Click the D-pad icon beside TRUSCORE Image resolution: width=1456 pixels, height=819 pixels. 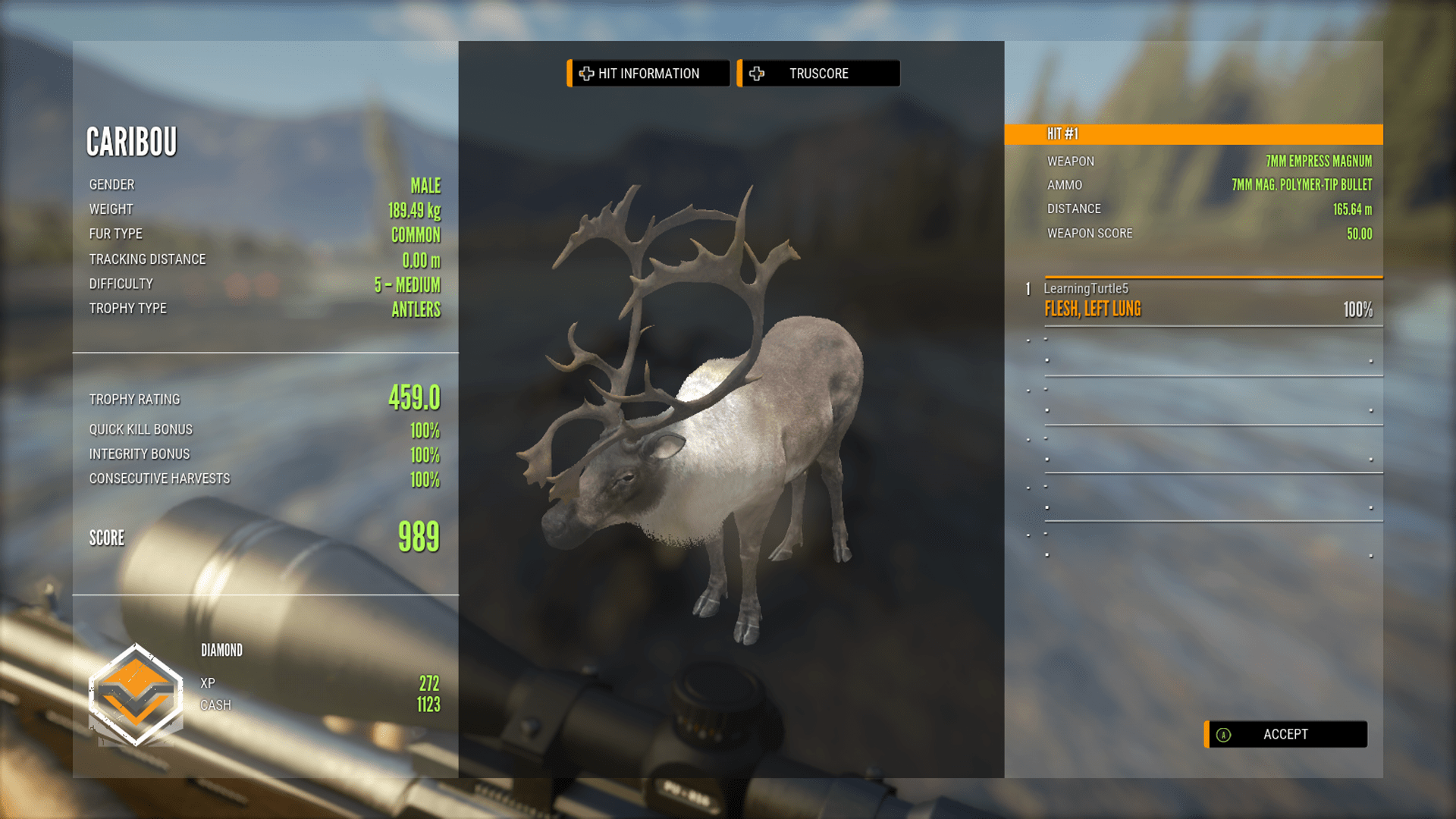tap(756, 73)
